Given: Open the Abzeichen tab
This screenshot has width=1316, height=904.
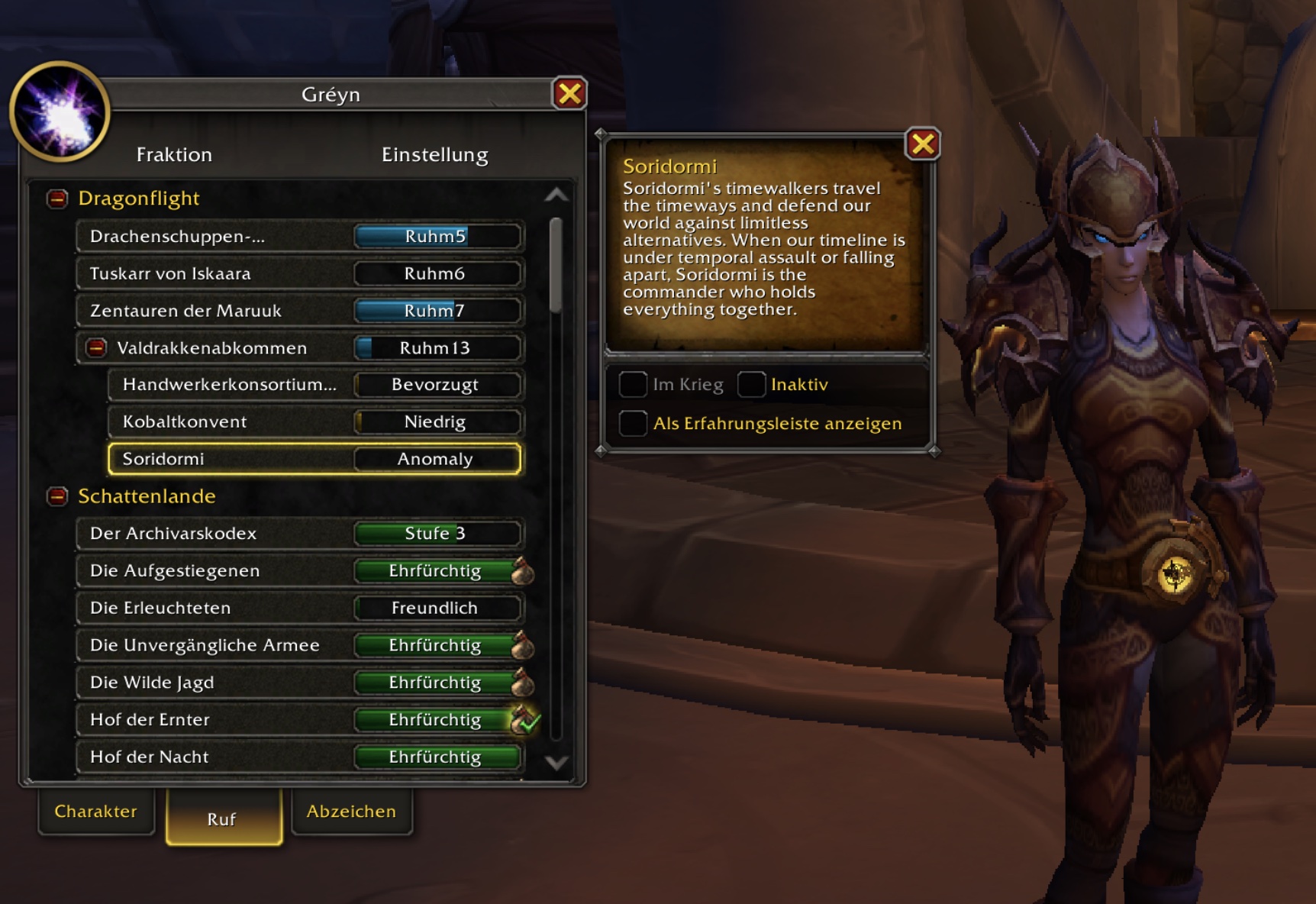Looking at the screenshot, I should coord(351,811).
